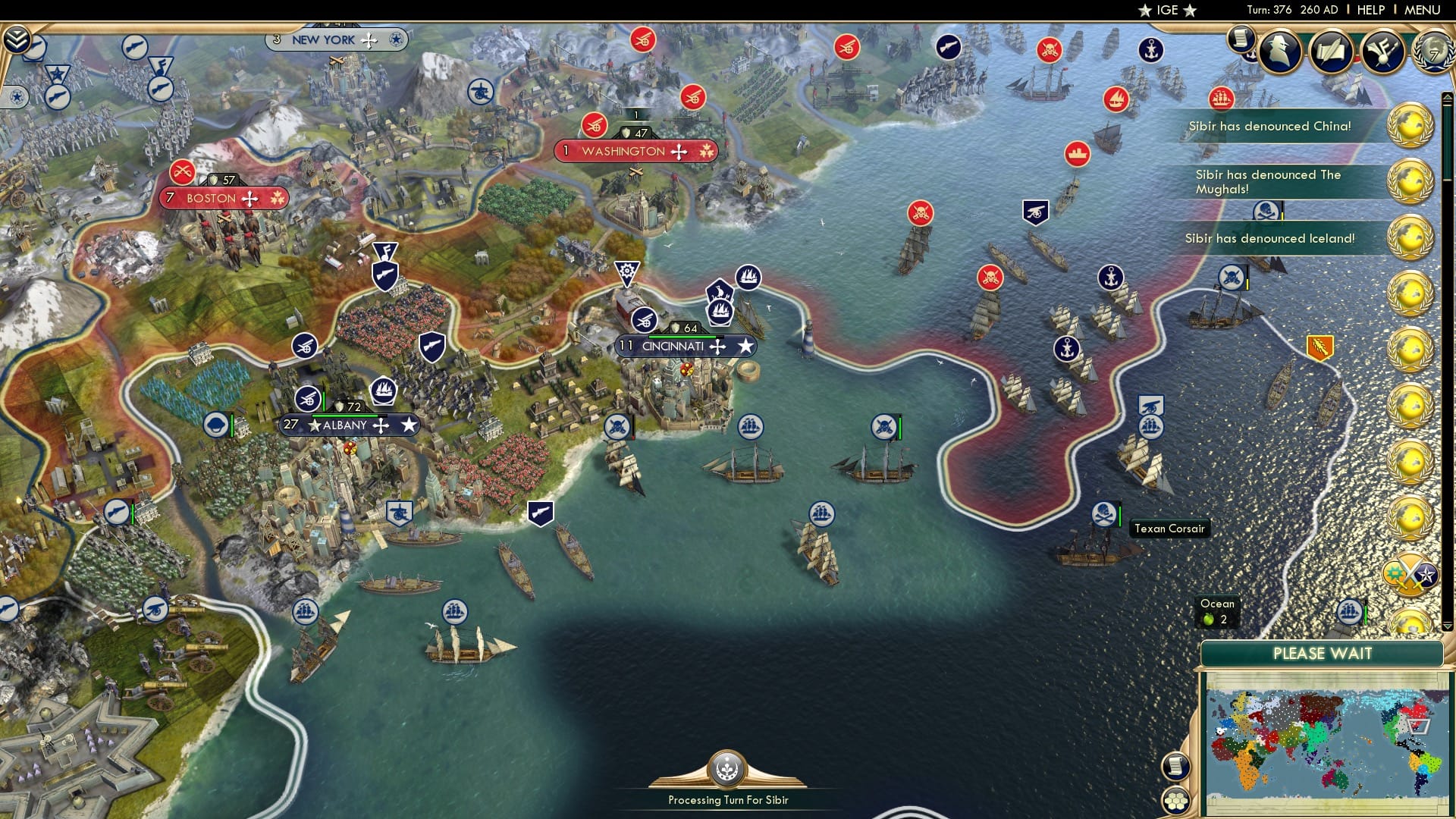The image size is (1456, 819).
Task: Open the MENU in the top bar
Action: (1424, 9)
